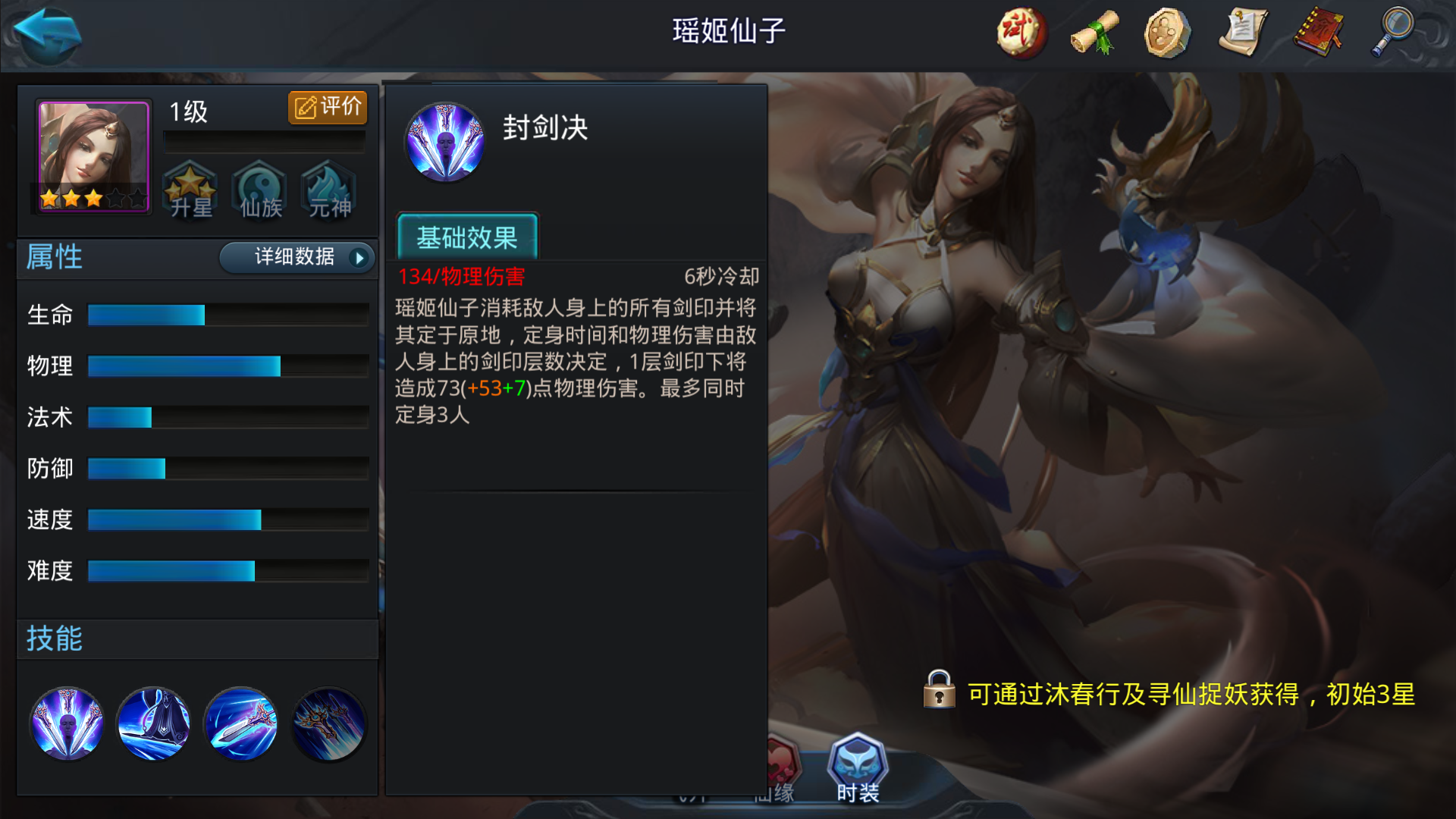
Task: Click the green-ribbon scroll icon
Action: (1094, 32)
